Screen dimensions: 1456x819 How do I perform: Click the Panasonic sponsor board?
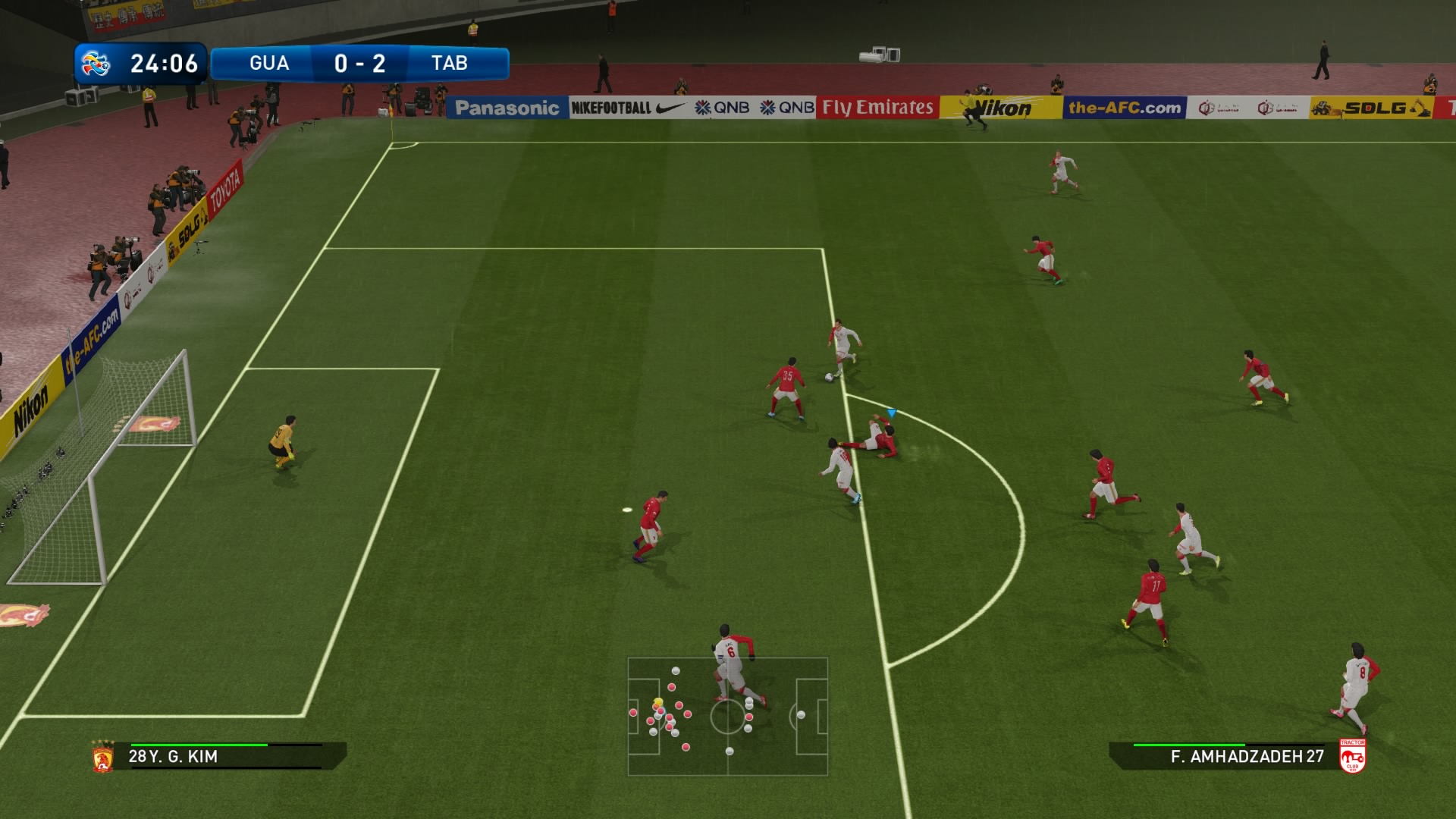(504, 108)
